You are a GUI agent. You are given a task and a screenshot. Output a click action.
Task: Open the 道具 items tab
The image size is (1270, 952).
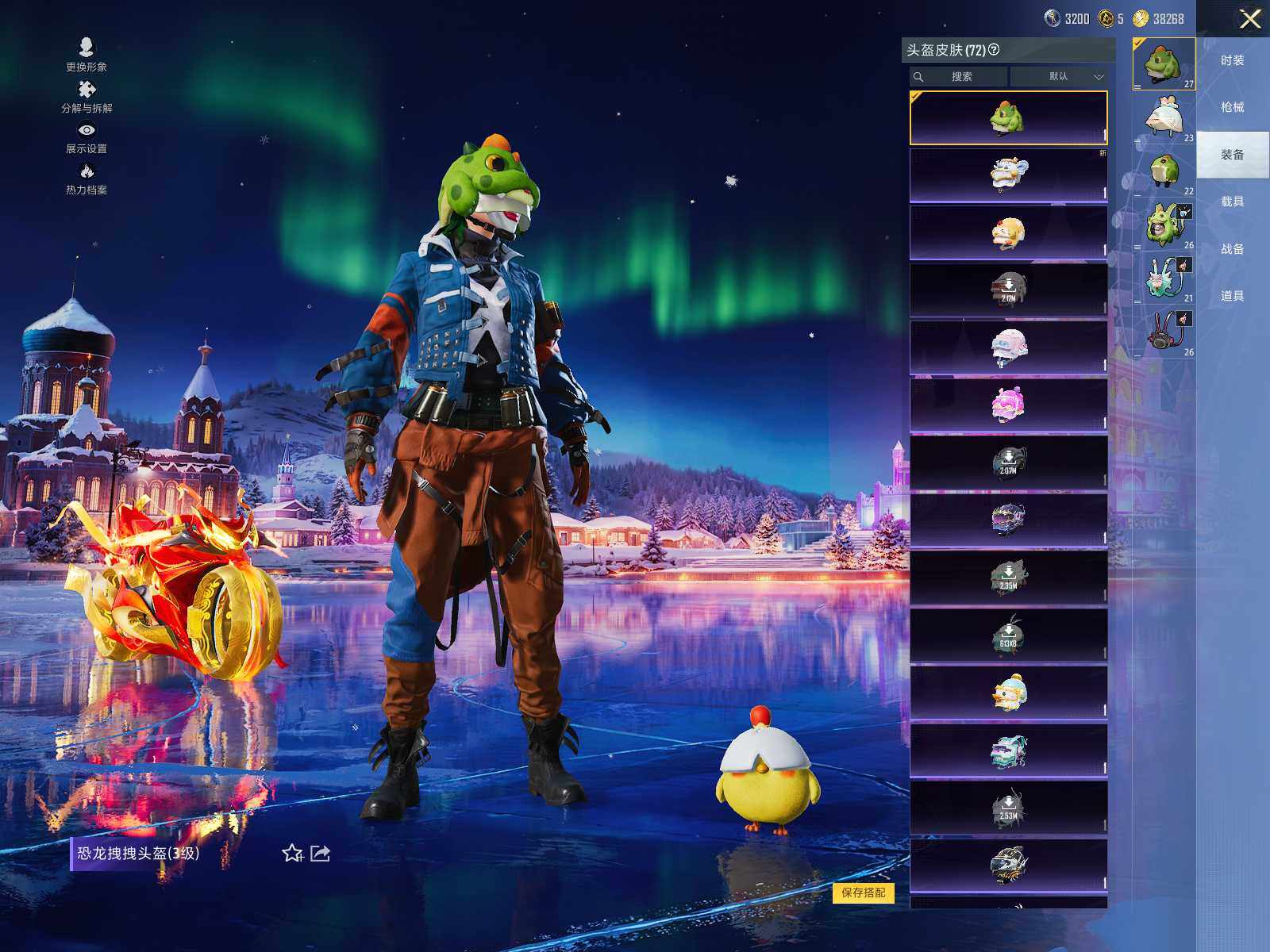click(1232, 296)
